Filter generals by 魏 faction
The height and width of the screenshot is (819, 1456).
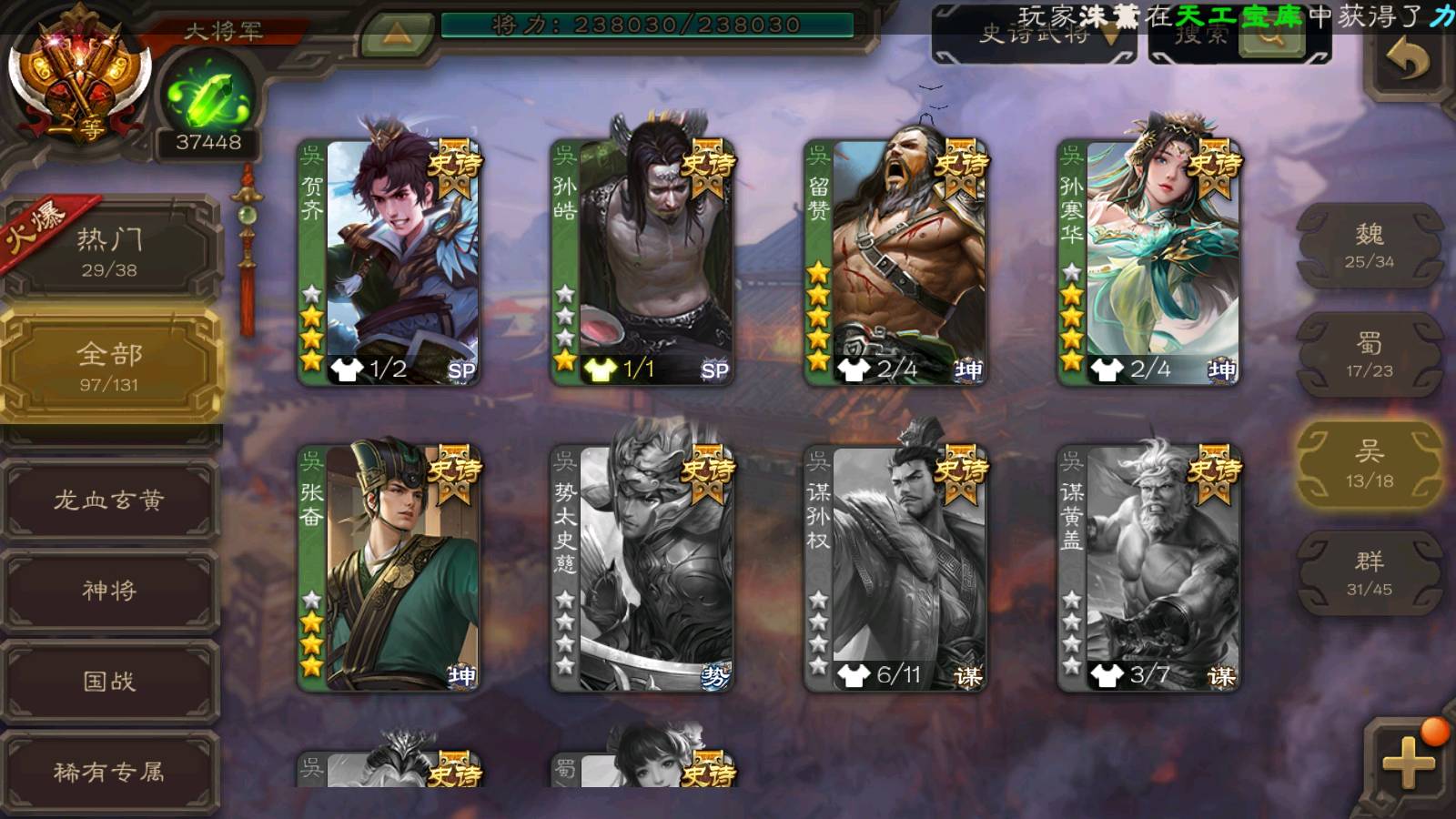pos(1369,246)
